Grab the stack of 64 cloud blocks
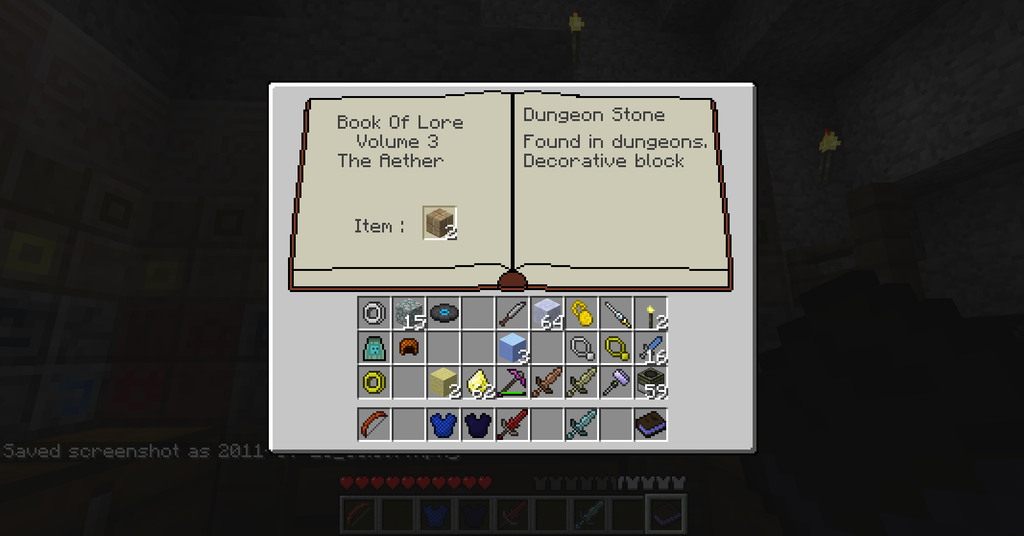1024x536 pixels. click(x=546, y=313)
